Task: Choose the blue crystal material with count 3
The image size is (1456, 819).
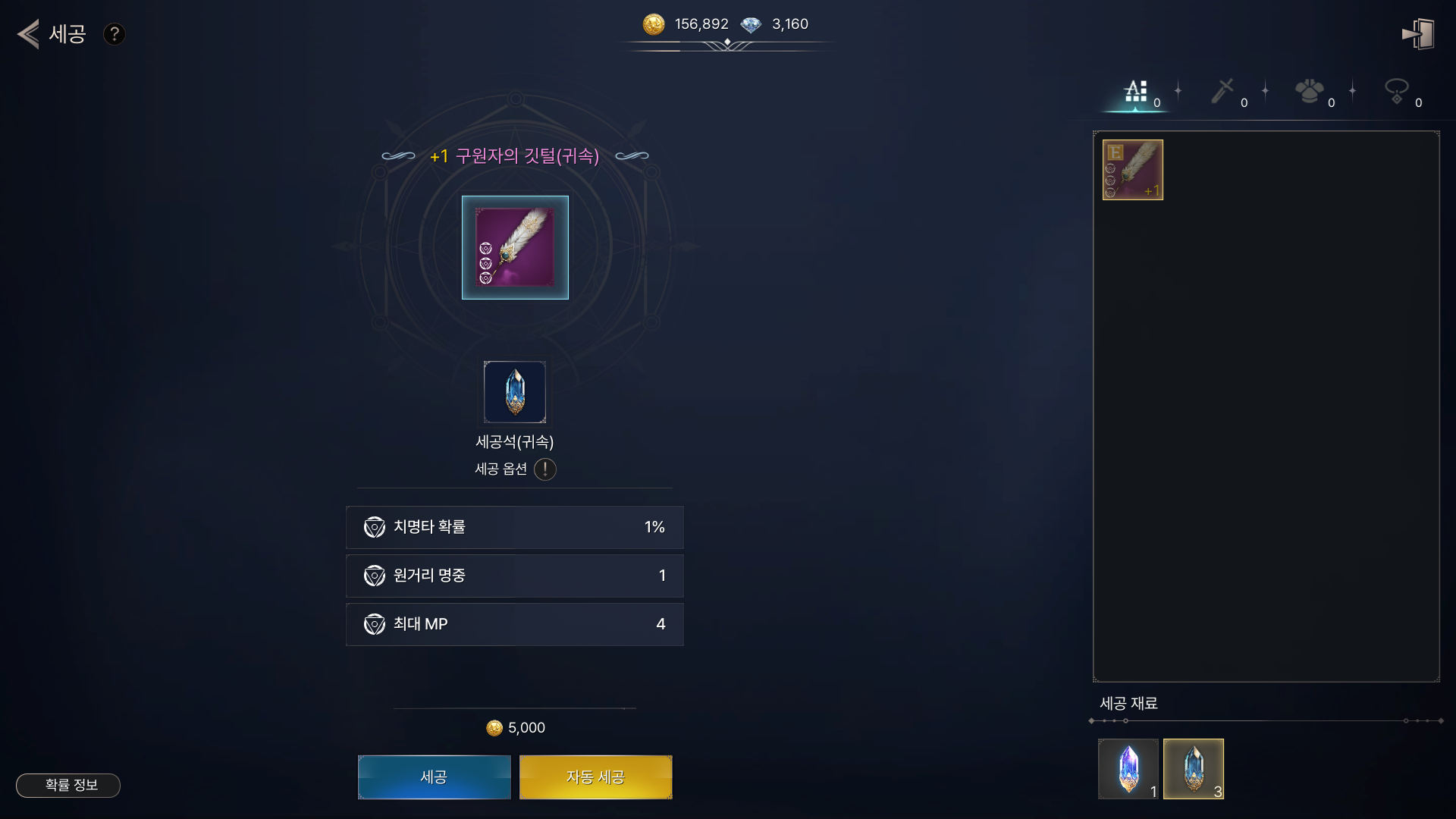Action: pyautogui.click(x=1193, y=768)
